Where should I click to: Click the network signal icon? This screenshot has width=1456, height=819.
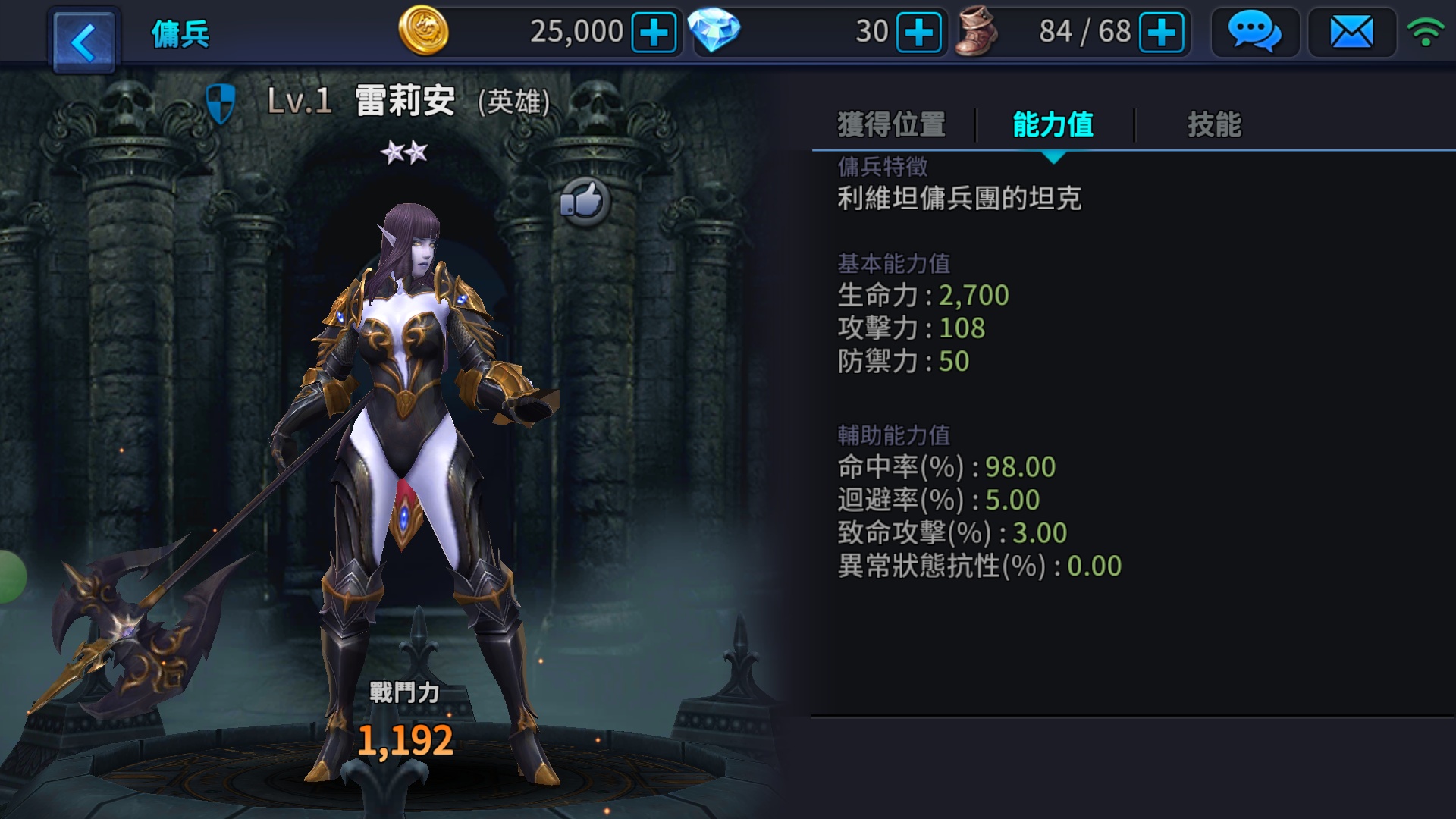click(1429, 32)
